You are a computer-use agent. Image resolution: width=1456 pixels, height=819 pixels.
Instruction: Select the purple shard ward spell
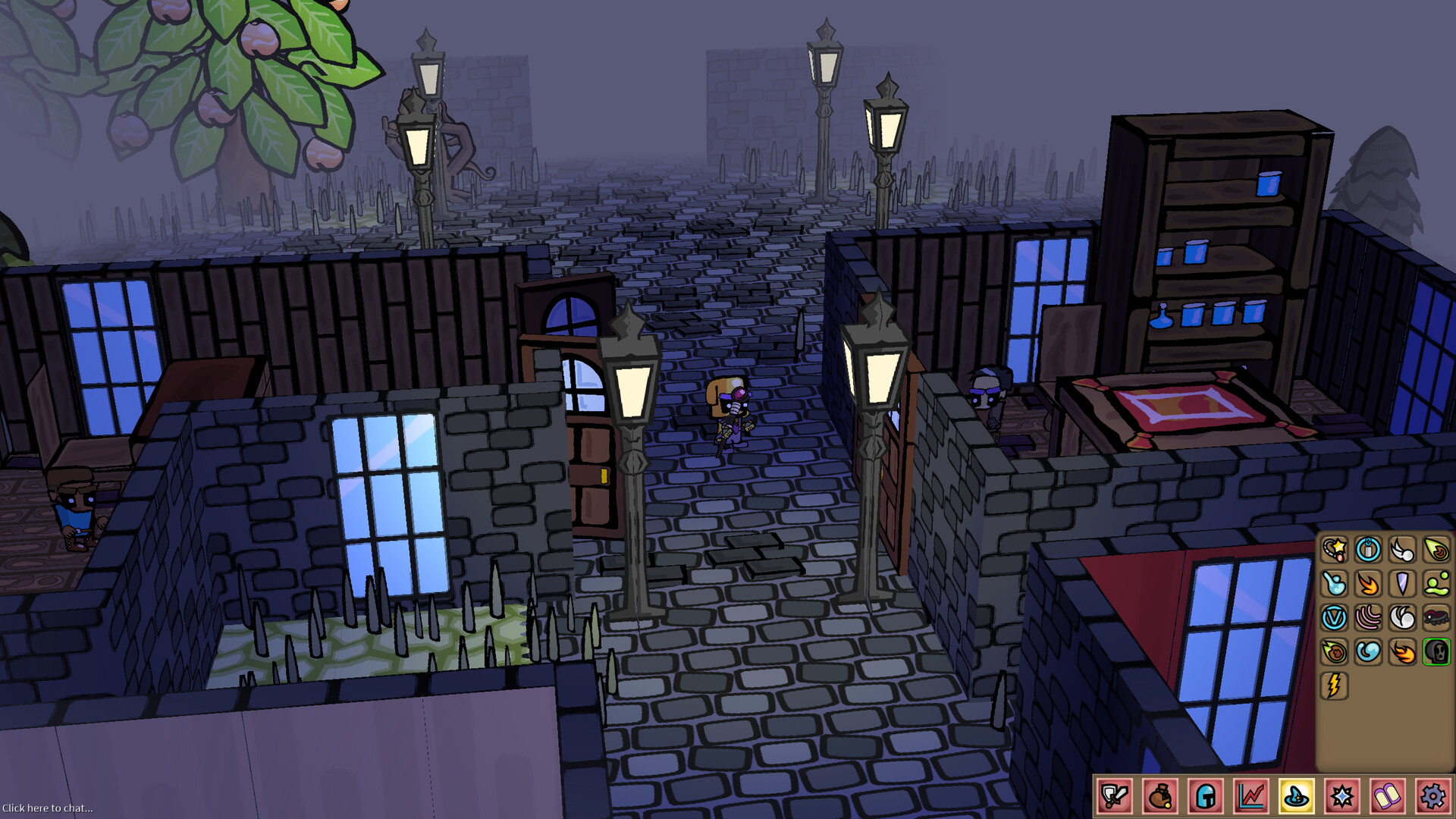(1401, 584)
